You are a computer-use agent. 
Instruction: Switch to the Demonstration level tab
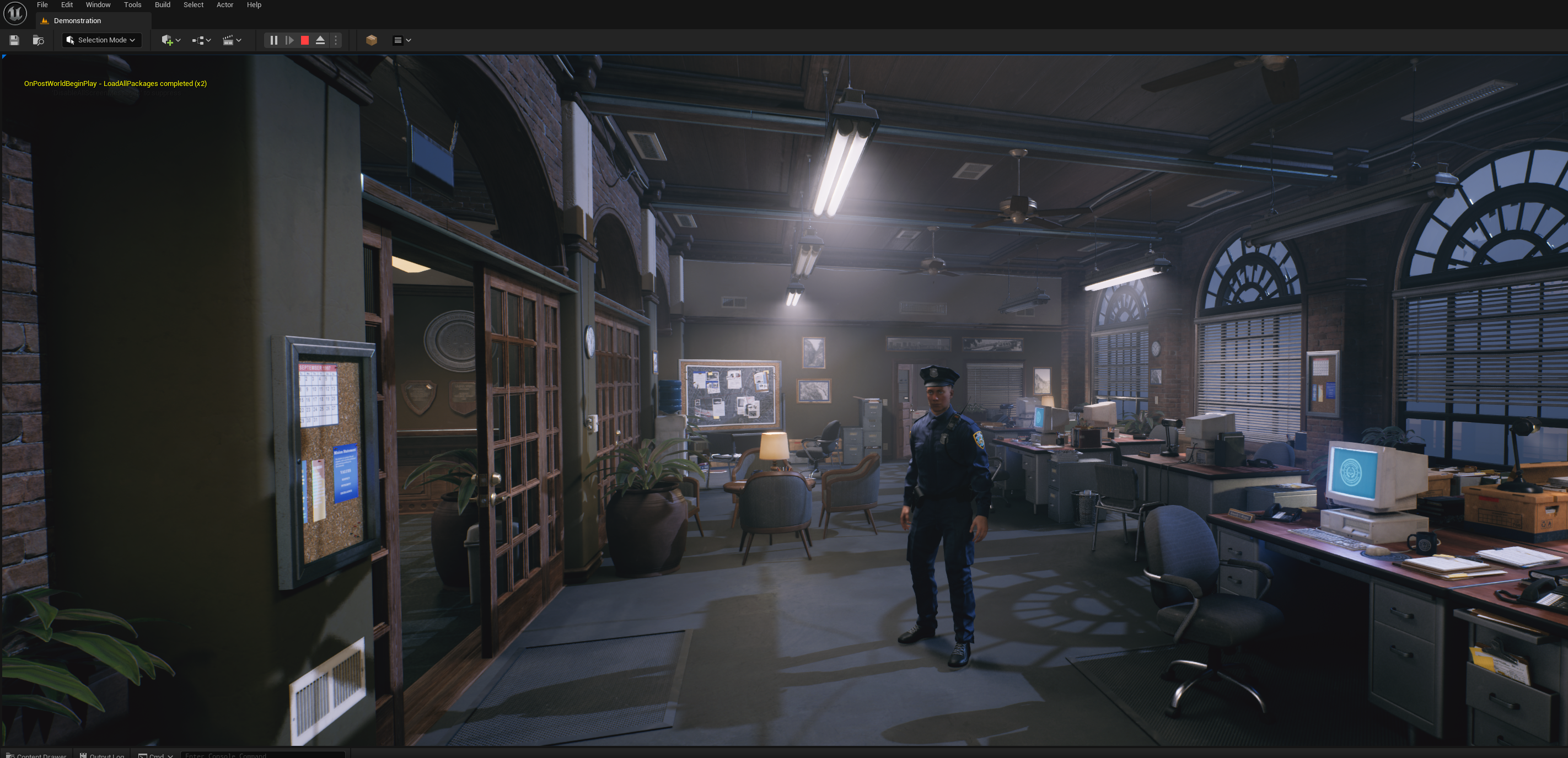[x=77, y=21]
